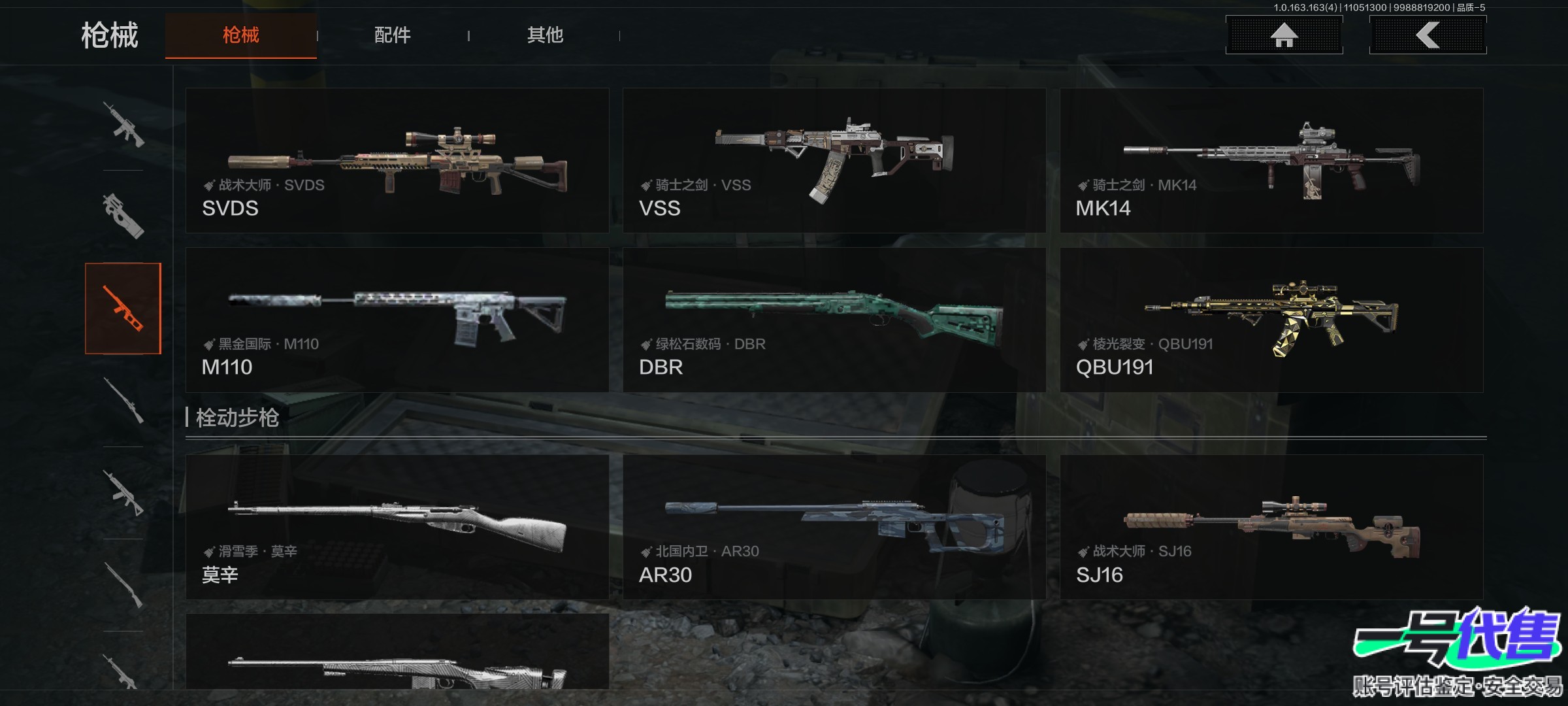Choose the P90 submachine gun category icon
Image resolution: width=1568 pixels, height=706 pixels.
(x=123, y=216)
